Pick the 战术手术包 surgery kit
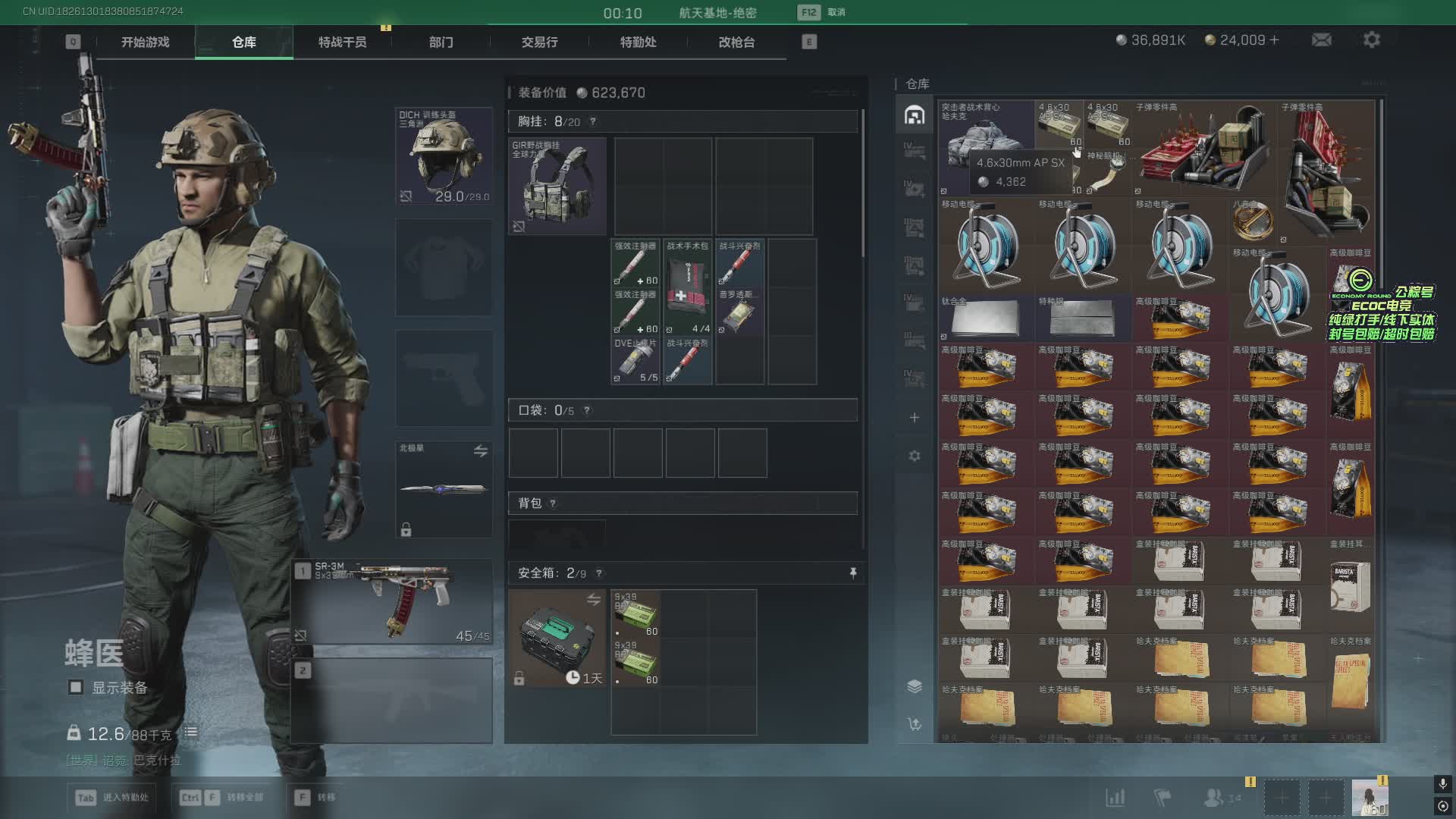This screenshot has height=819, width=1456. [x=687, y=288]
